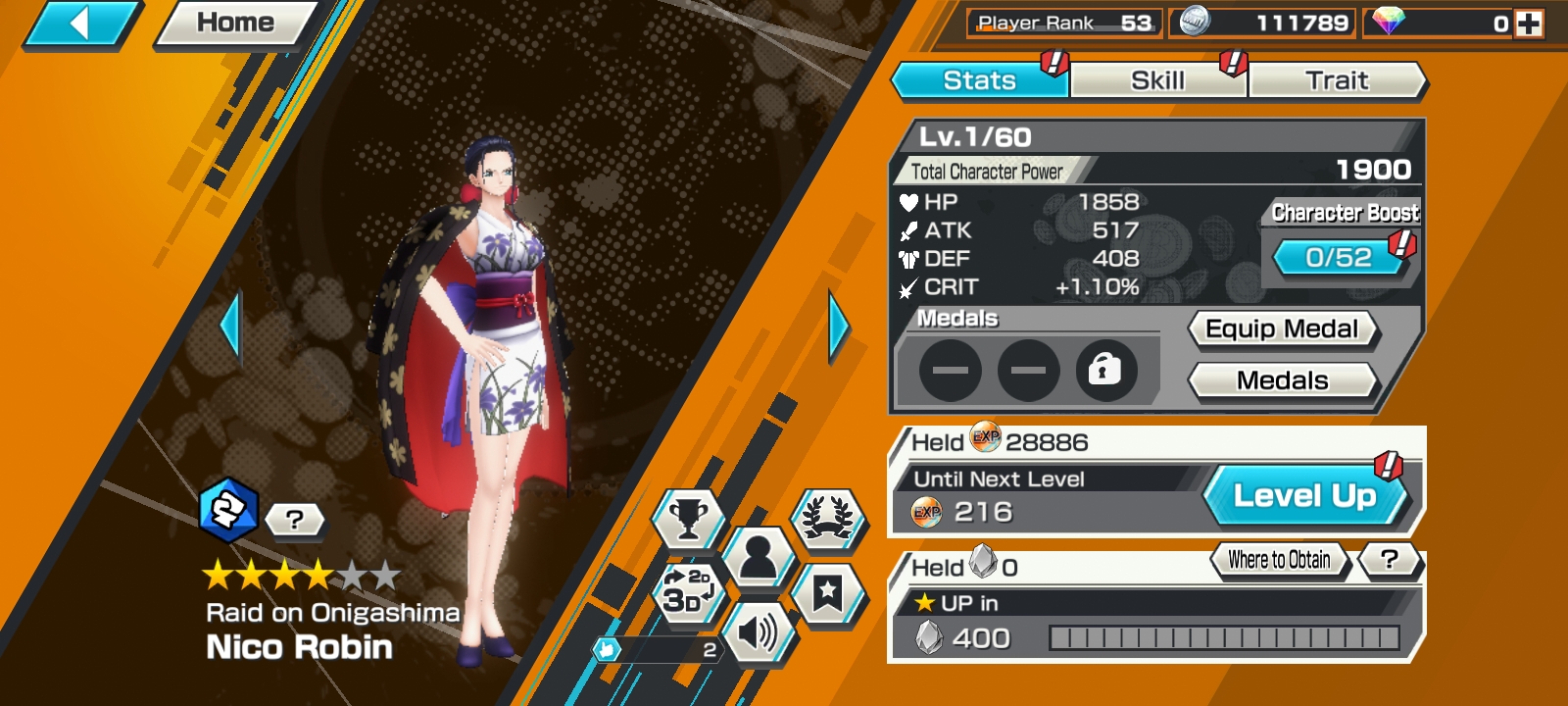The image size is (1568, 706).
Task: Select the star bookmark icon
Action: 828,592
